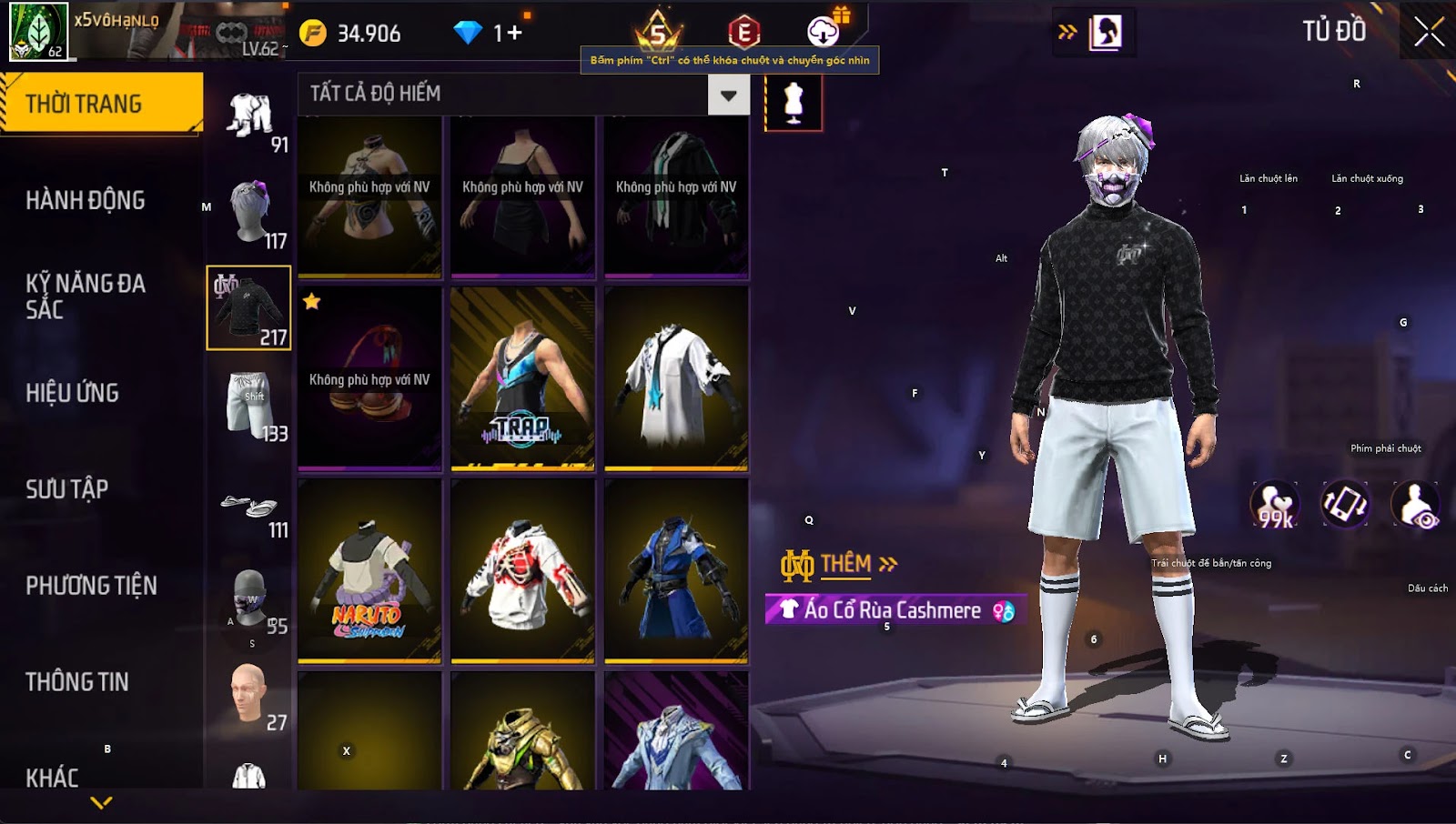Image resolution: width=1456 pixels, height=824 pixels.
Task: Pick the face mask category
Action: 249,600
